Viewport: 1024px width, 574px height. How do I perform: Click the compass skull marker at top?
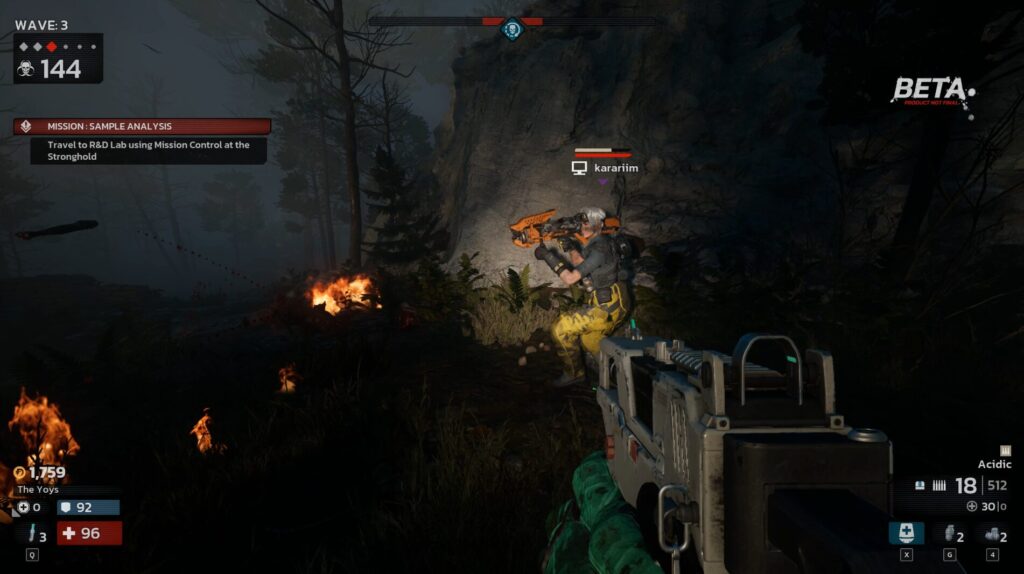pyautogui.click(x=512, y=29)
